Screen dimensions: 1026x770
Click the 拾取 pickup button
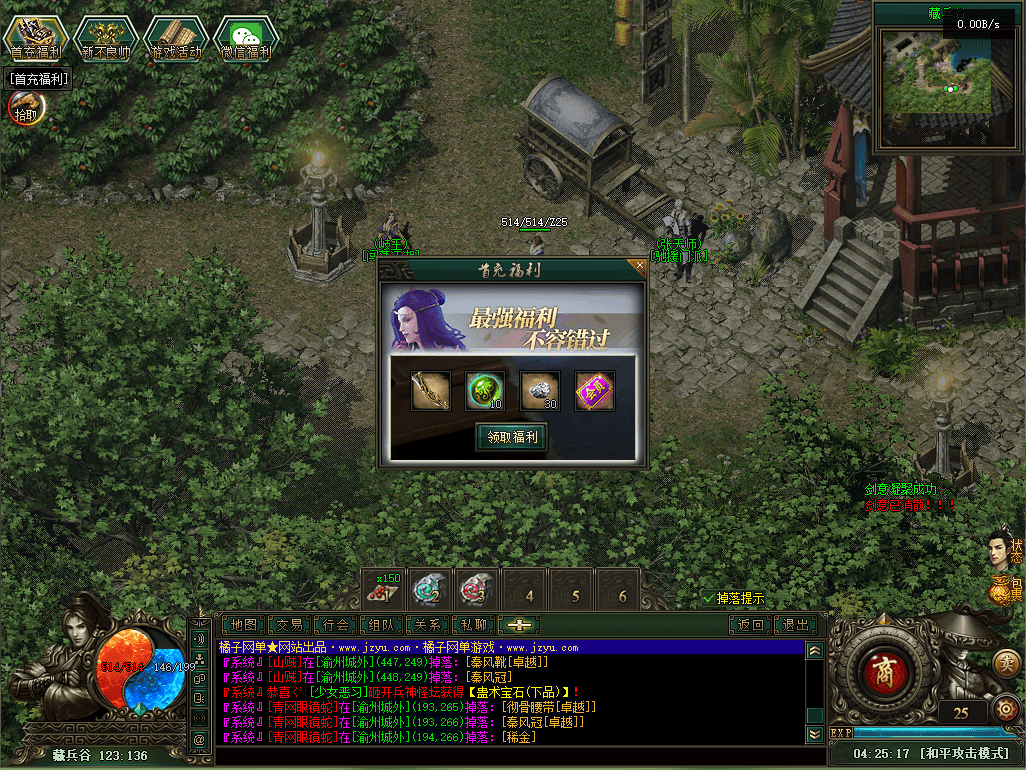[x=24, y=108]
